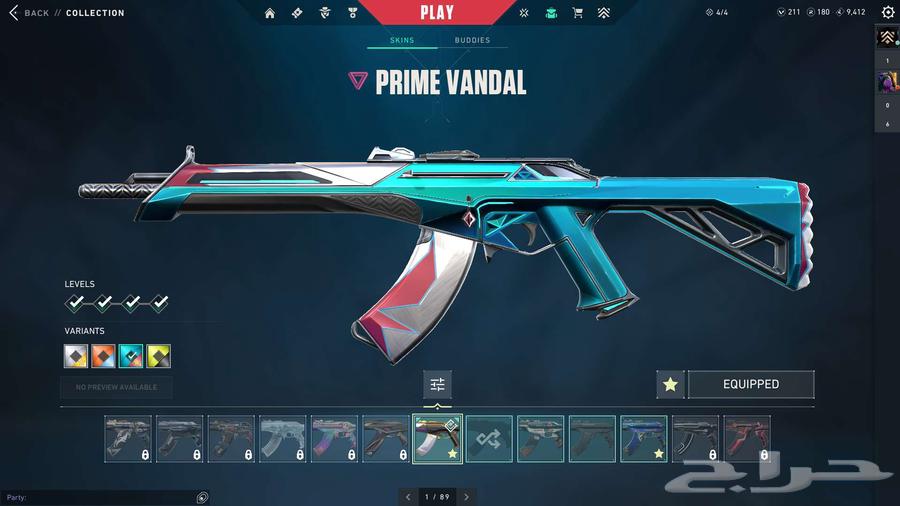Open the settings gear
Screen dimensions: 900x506
pyautogui.click(x=887, y=13)
